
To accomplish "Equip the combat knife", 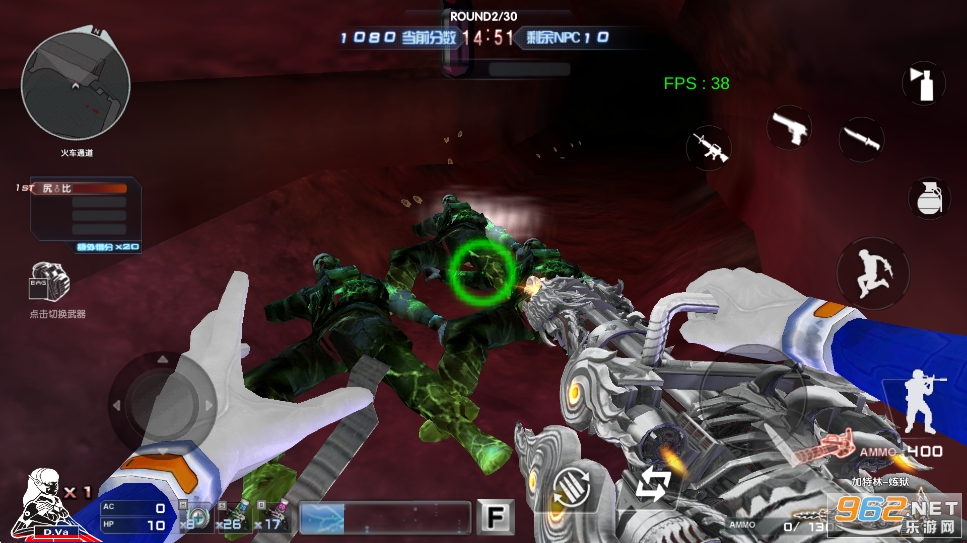I will point(860,138).
